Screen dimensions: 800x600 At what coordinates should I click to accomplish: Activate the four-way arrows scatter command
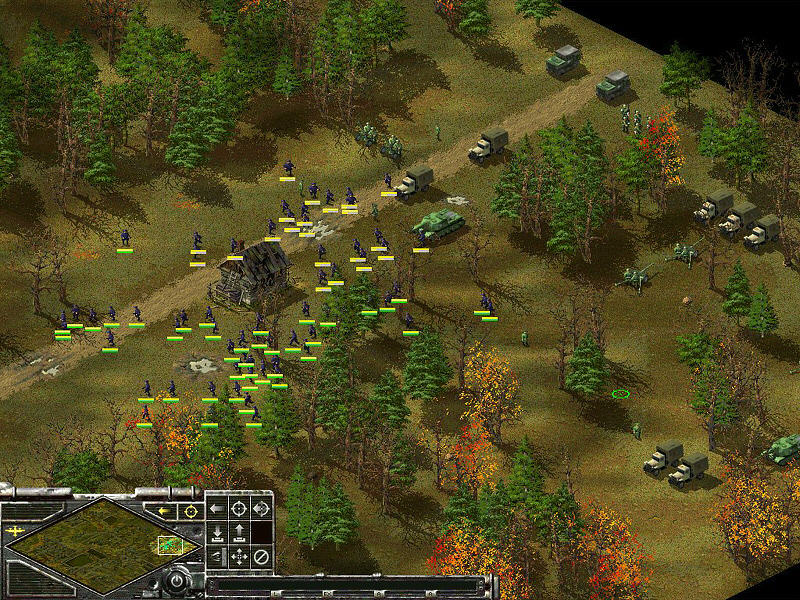click(x=239, y=556)
